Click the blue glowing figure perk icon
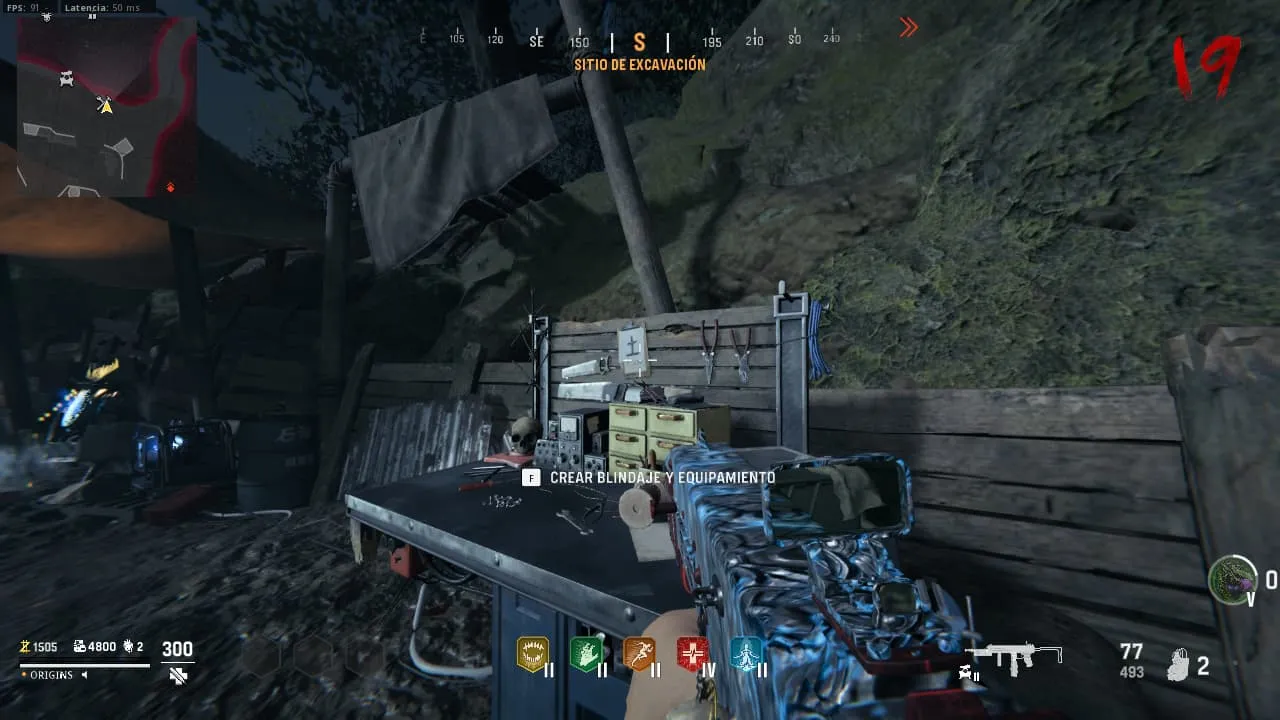 pos(746,653)
